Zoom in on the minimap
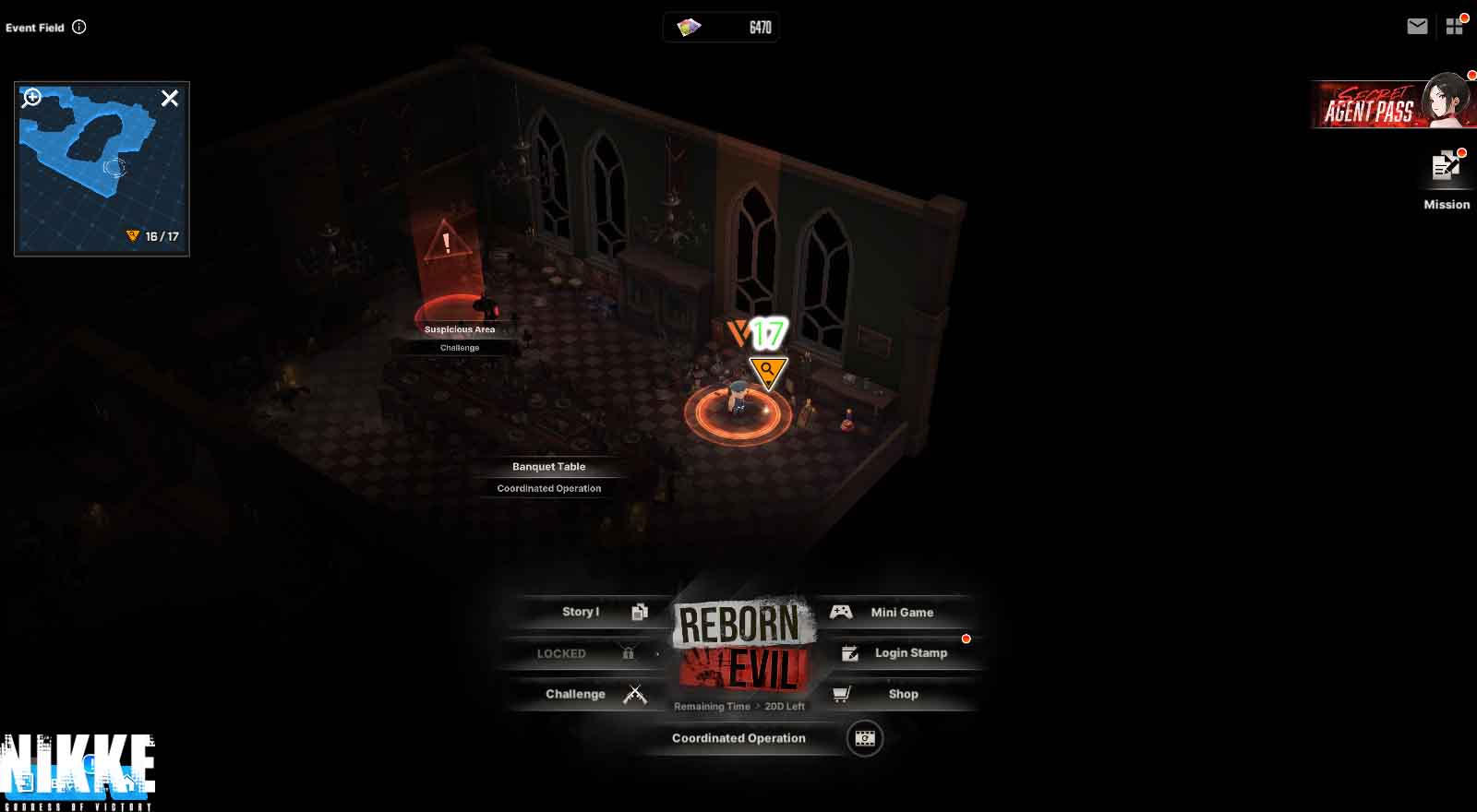The image size is (1477, 812). pyautogui.click(x=32, y=97)
